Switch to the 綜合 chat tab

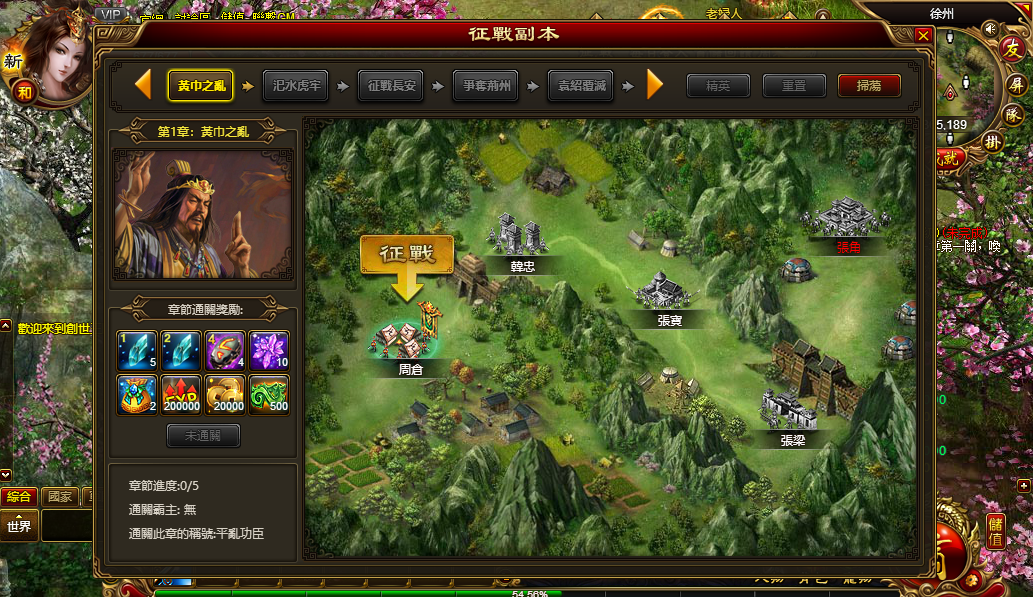(19, 497)
